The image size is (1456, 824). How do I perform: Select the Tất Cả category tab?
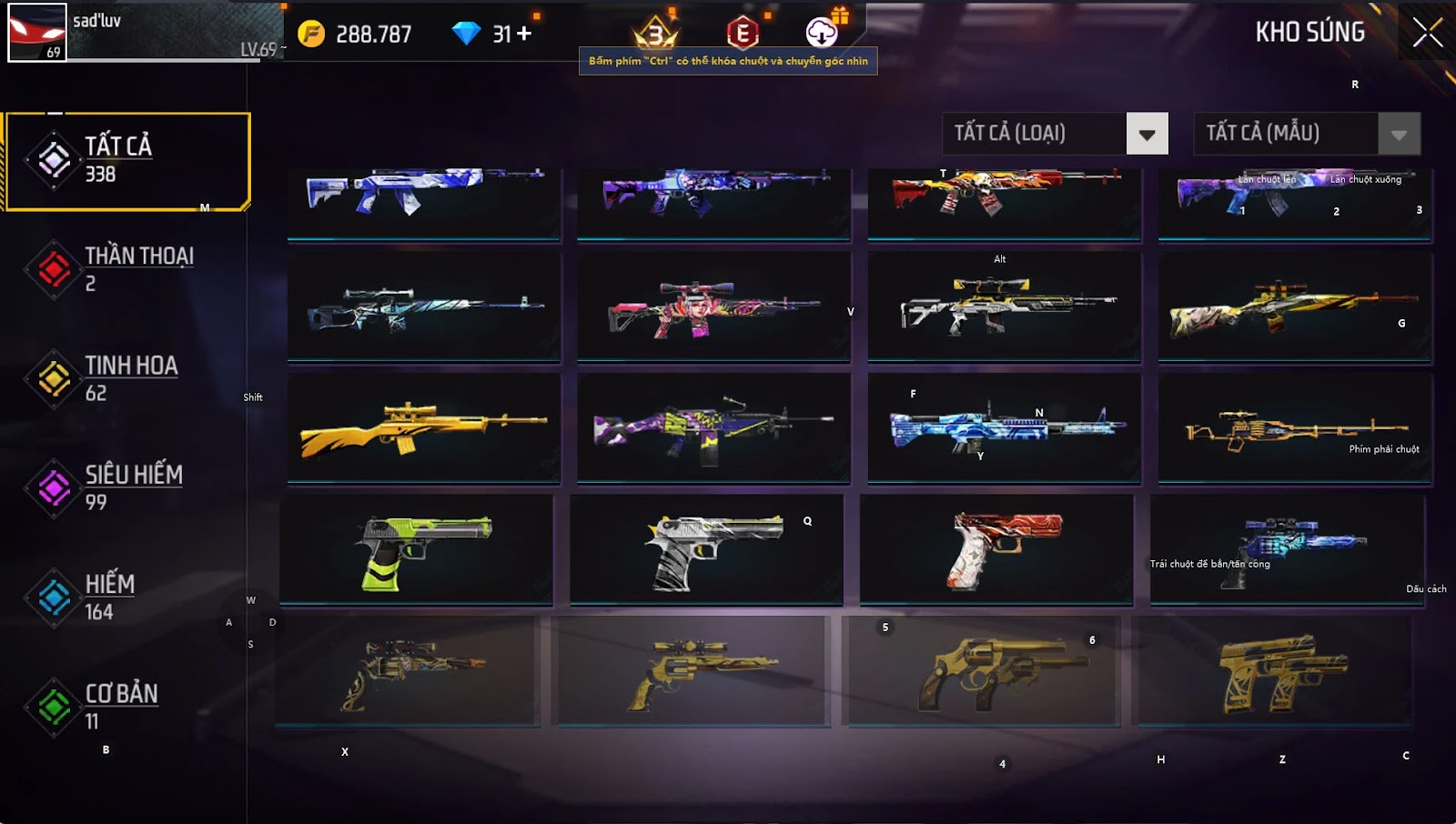[127, 161]
